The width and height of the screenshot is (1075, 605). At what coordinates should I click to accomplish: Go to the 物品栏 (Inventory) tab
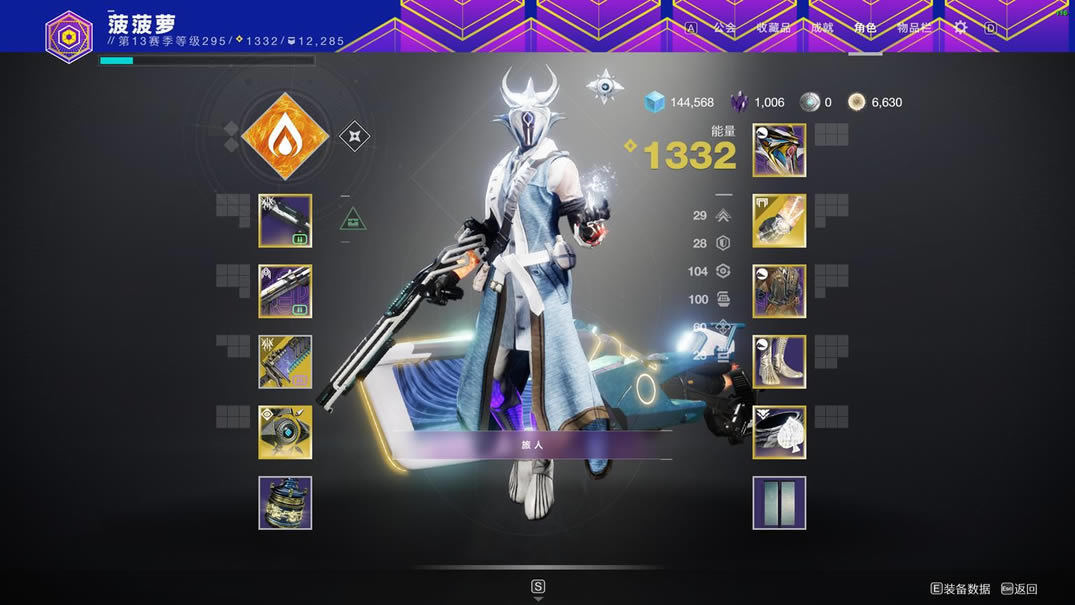[x=913, y=28]
